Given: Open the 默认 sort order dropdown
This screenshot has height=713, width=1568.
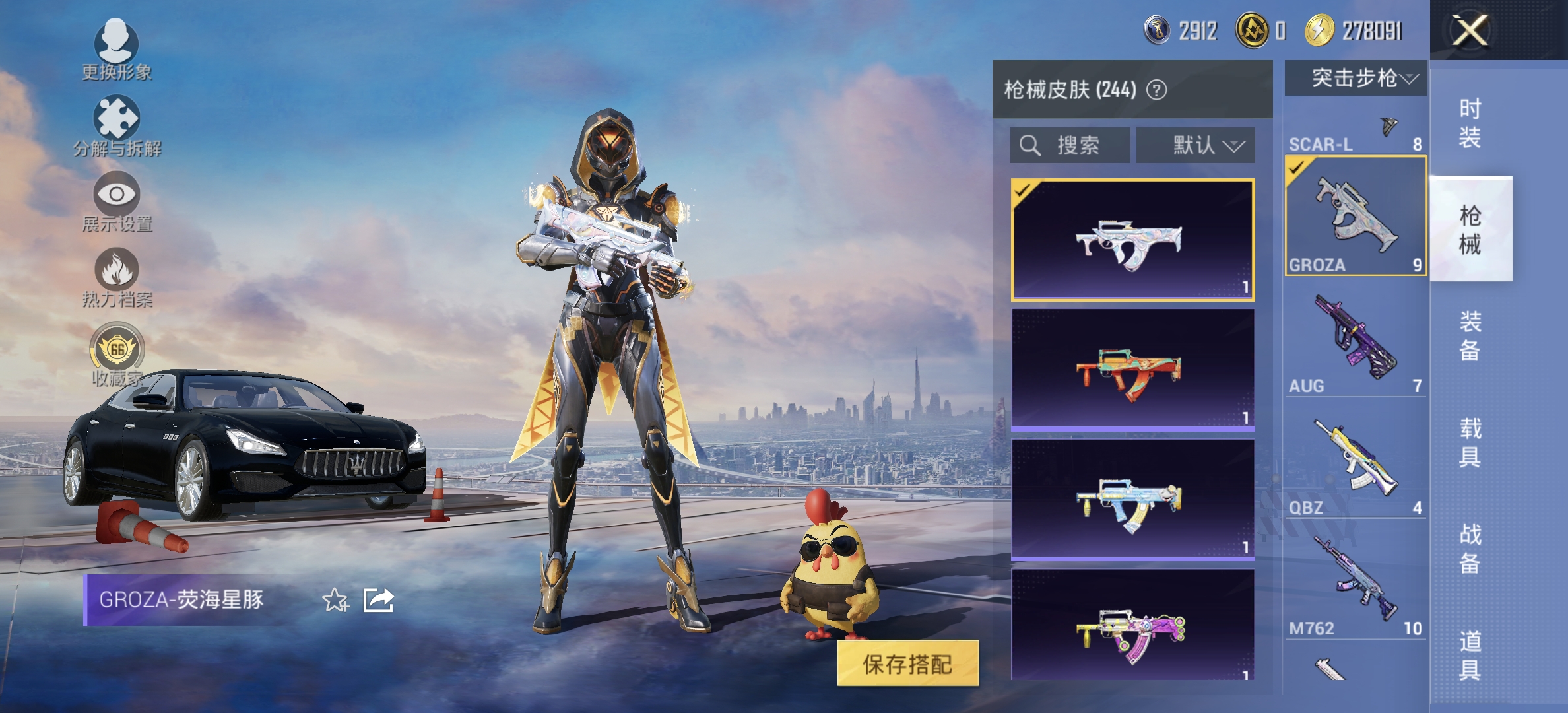Looking at the screenshot, I should pos(1193,145).
